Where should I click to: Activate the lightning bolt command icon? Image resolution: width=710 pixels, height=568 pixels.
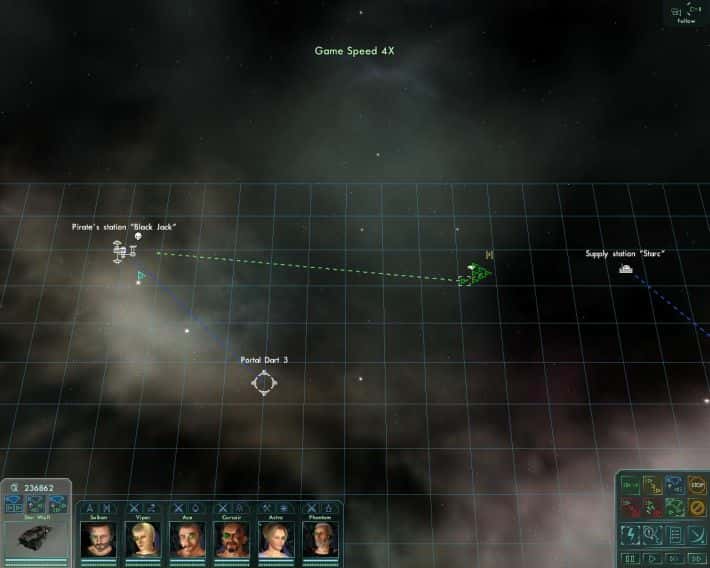coord(631,535)
